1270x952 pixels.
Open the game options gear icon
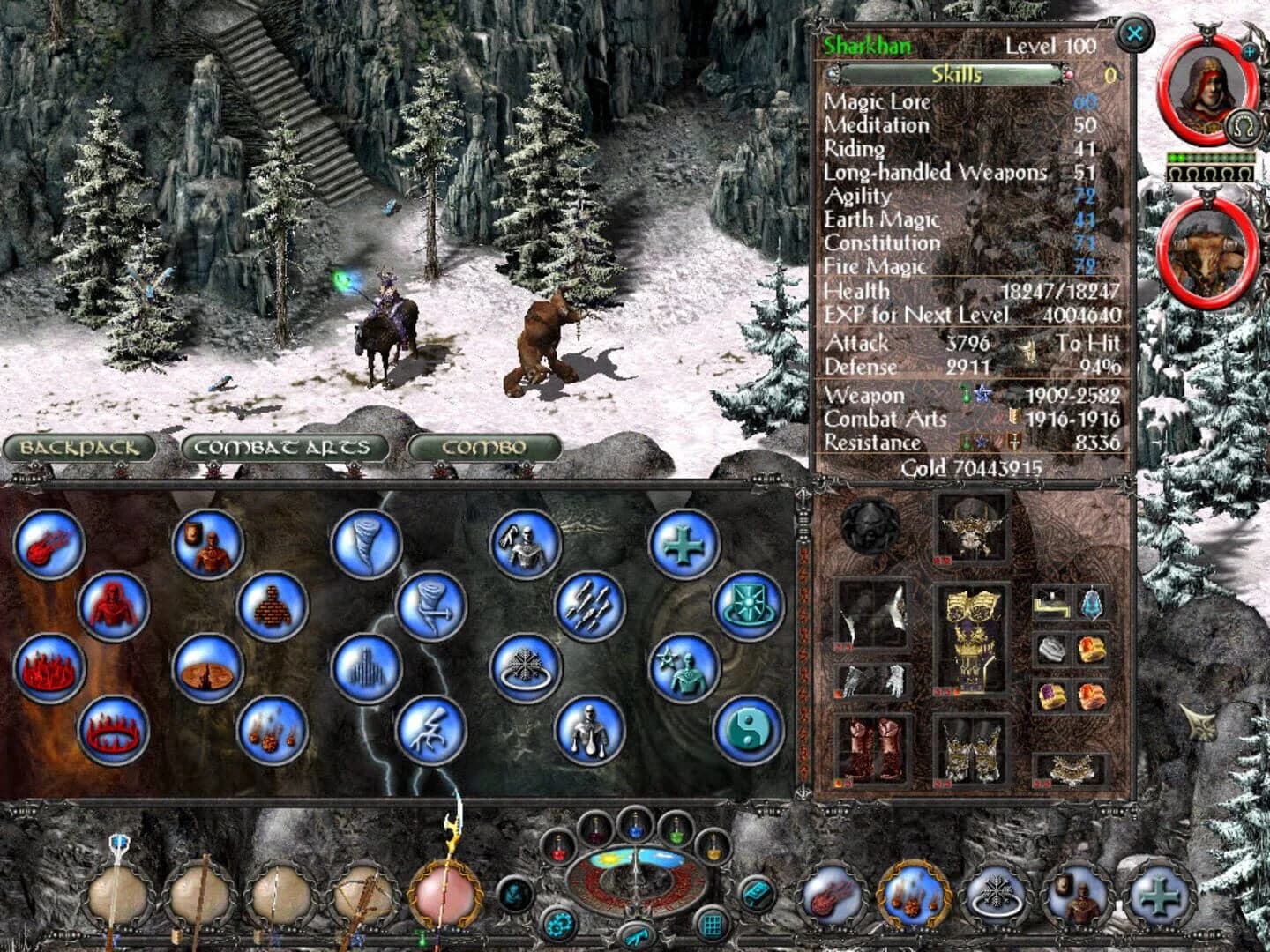coord(560,924)
